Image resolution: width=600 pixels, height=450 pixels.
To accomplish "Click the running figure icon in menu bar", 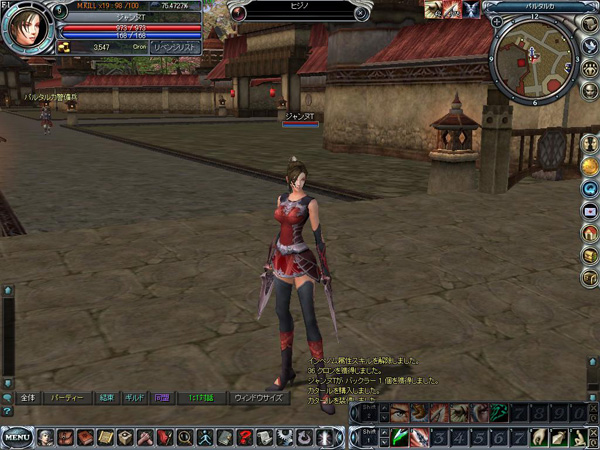I will 205,437.
